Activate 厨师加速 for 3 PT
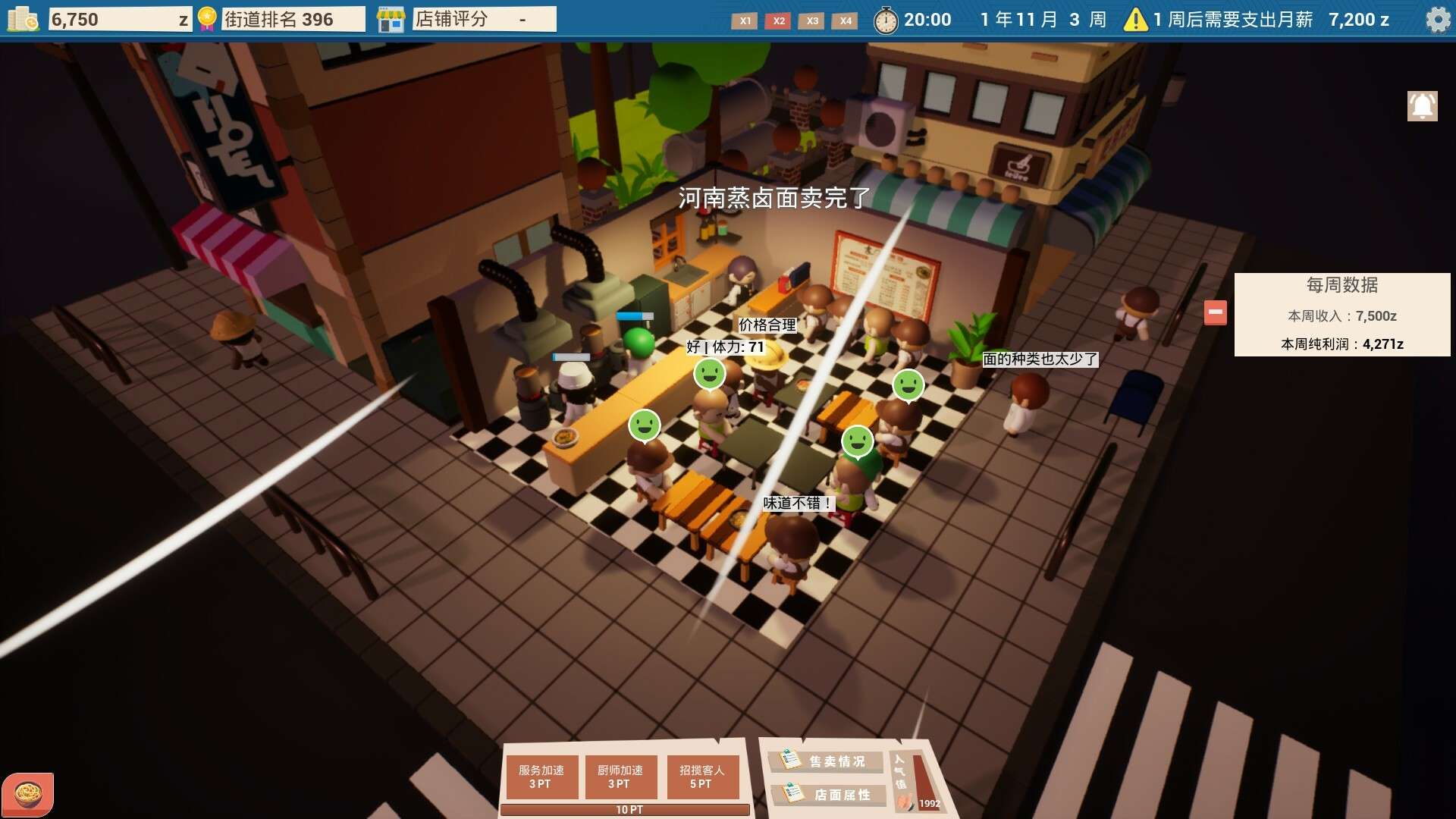The image size is (1456, 819). click(x=622, y=776)
